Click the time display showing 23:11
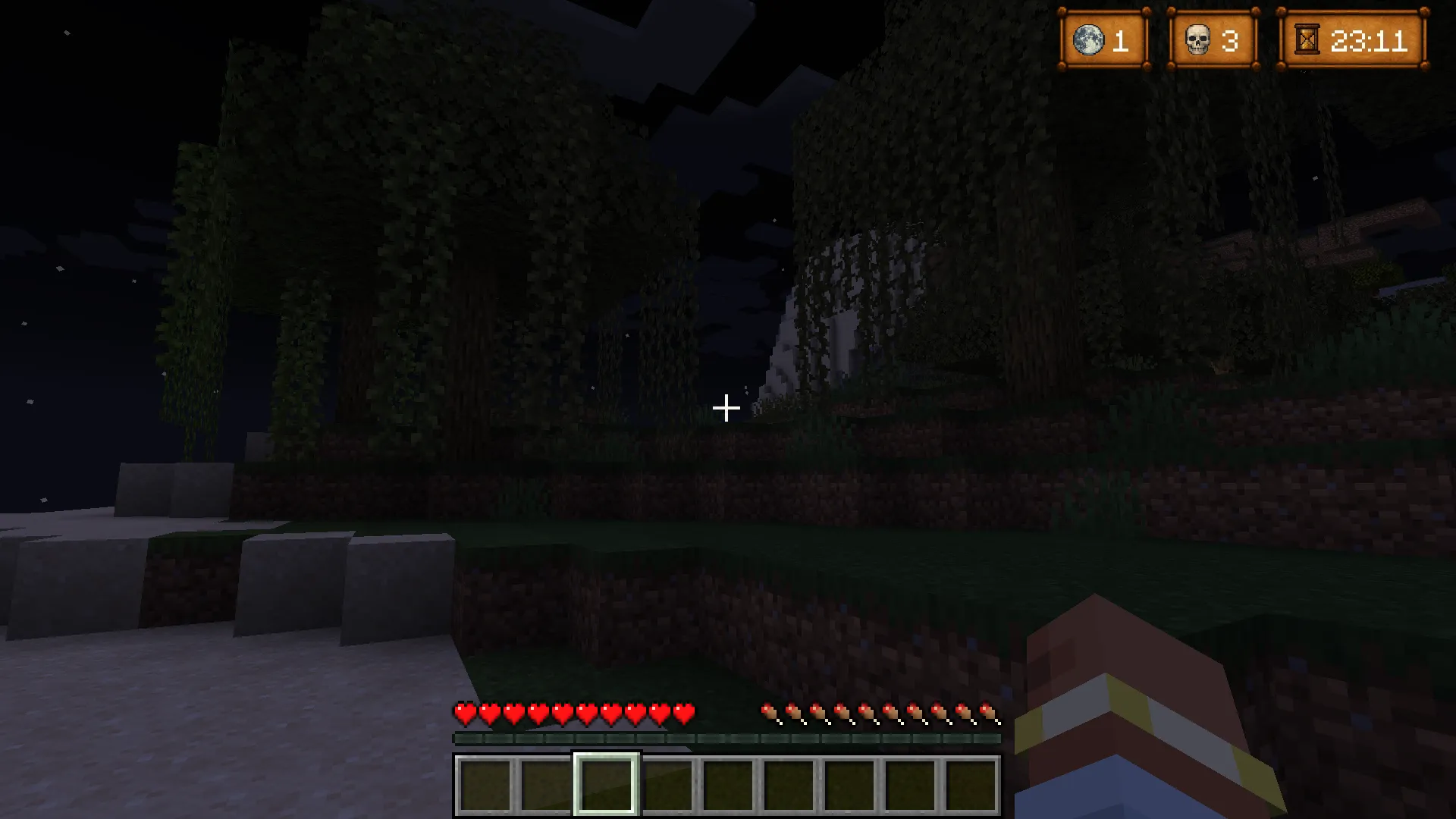Screen dimensions: 1456x819 pos(1369,42)
